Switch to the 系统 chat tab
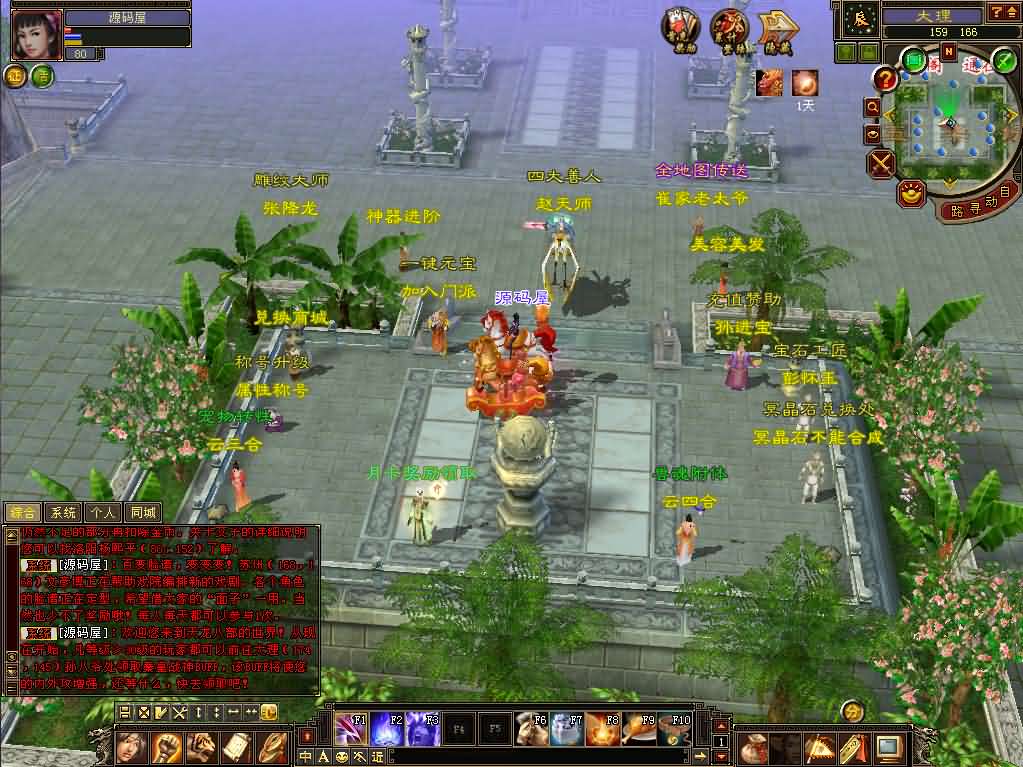The height and width of the screenshot is (767, 1023). [63, 513]
